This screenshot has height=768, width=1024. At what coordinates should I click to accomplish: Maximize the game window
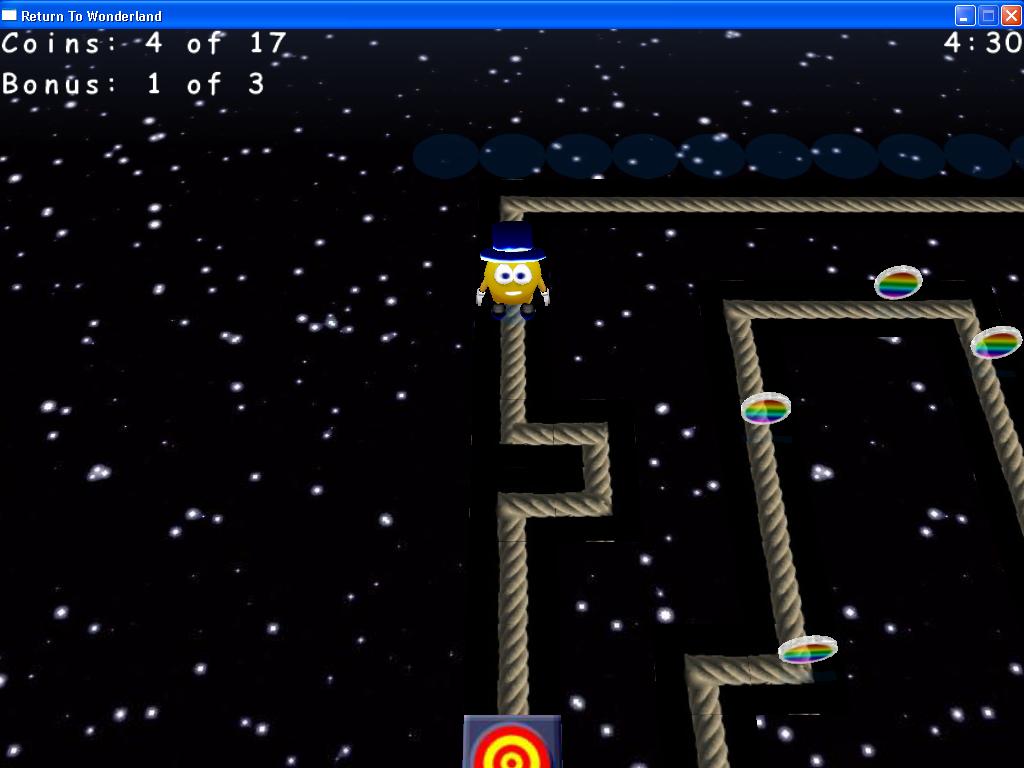(x=988, y=15)
